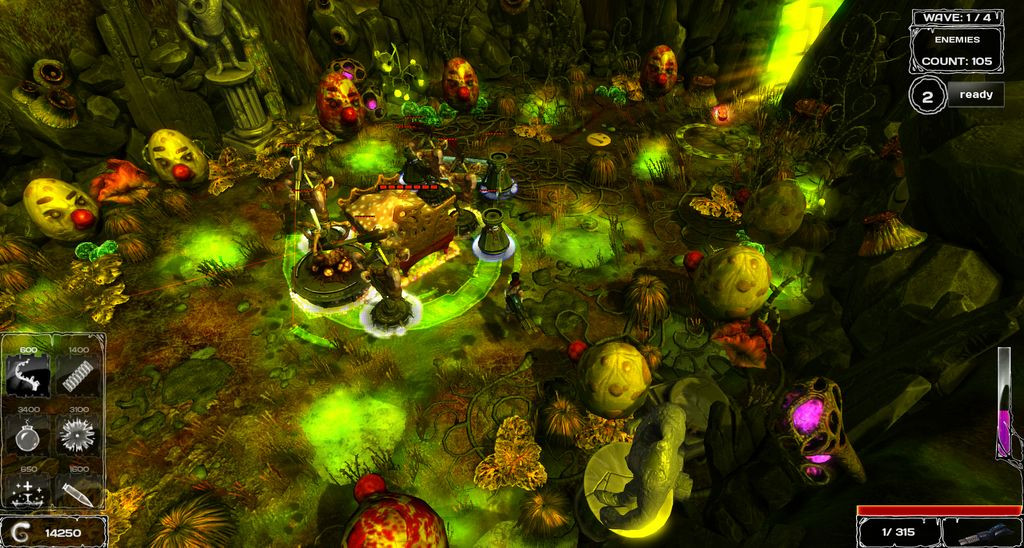Screen dimensions: 1024x548
Task: Select the 600-cost tentacle build icon
Action: (x=28, y=378)
